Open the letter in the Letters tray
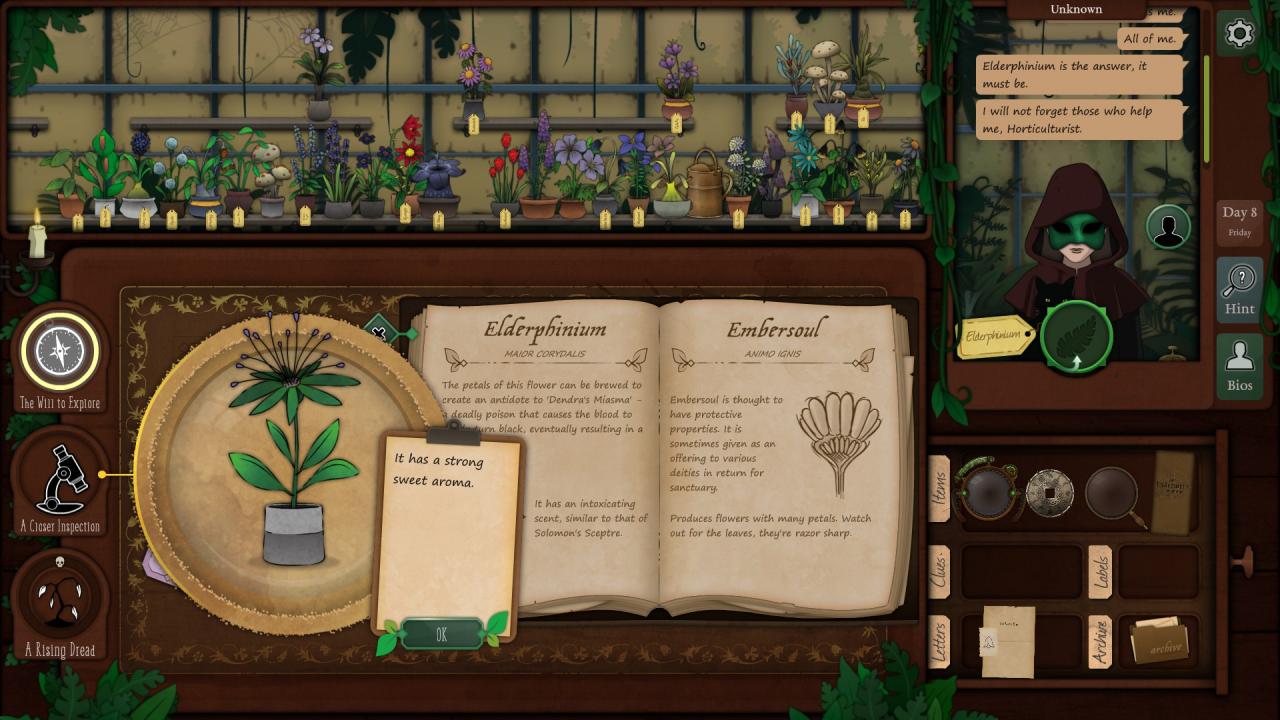 [x=1007, y=641]
